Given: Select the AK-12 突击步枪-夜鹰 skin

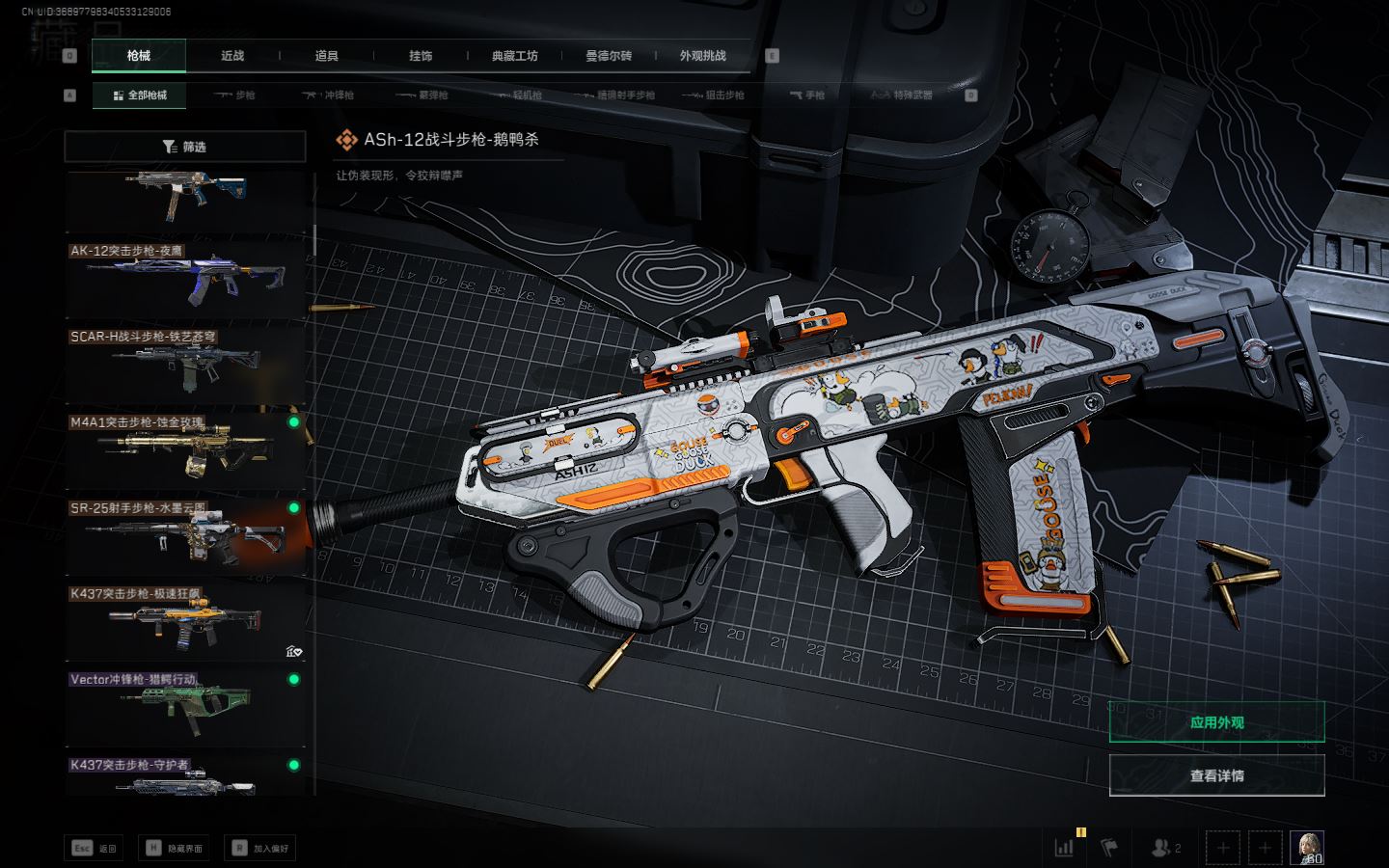Looking at the screenshot, I should [x=185, y=277].
